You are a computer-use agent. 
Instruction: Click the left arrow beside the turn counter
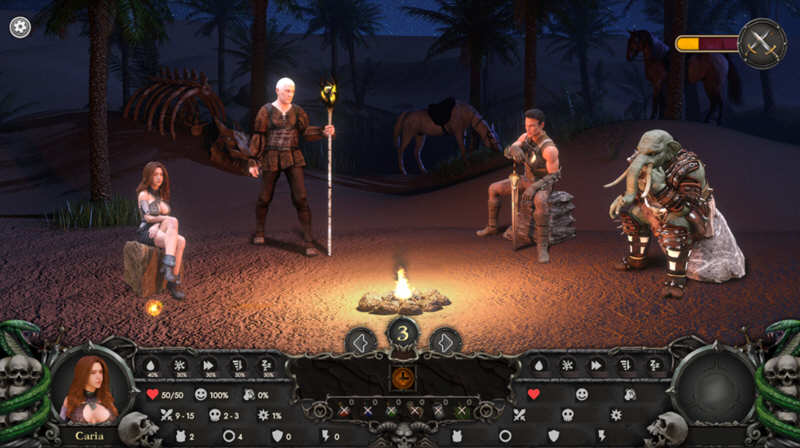(360, 341)
